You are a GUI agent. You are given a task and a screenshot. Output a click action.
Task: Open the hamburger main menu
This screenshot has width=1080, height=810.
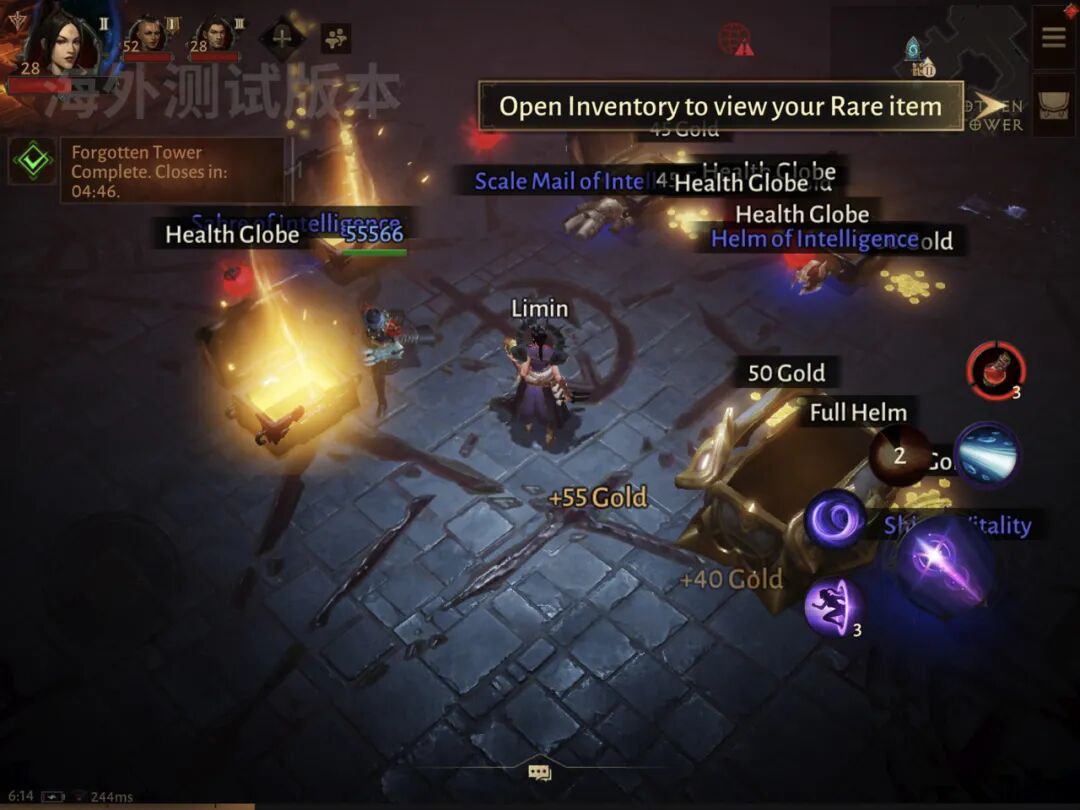(x=1053, y=38)
